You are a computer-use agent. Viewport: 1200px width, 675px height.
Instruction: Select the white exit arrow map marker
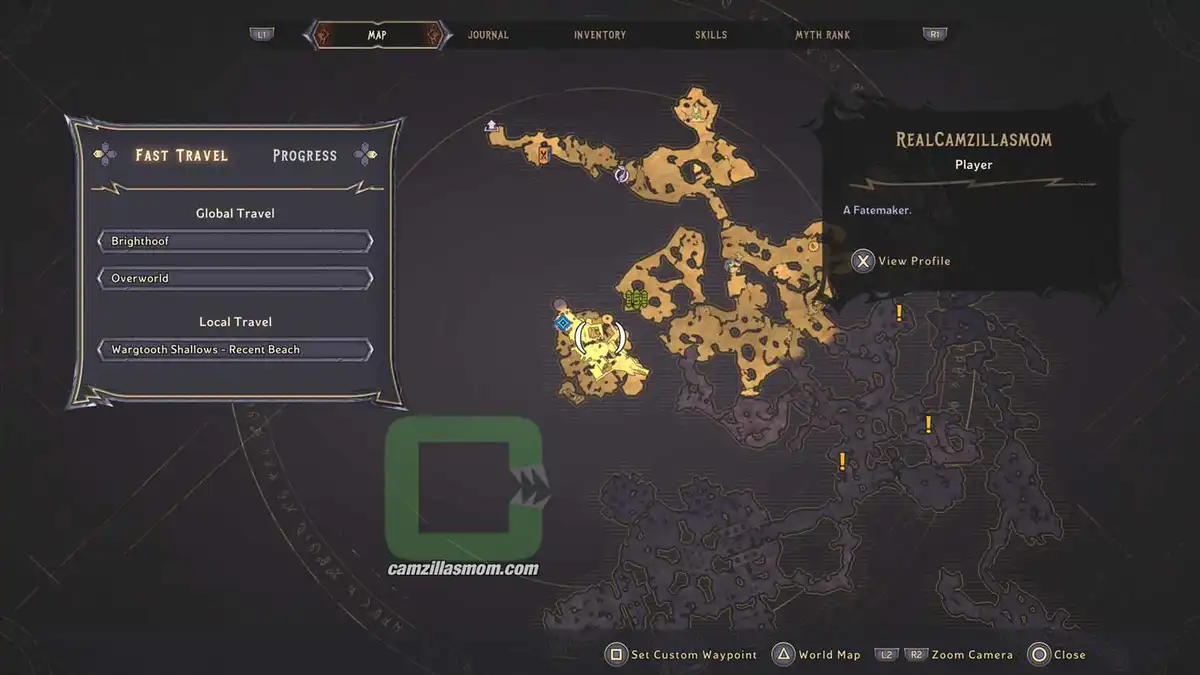[491, 126]
